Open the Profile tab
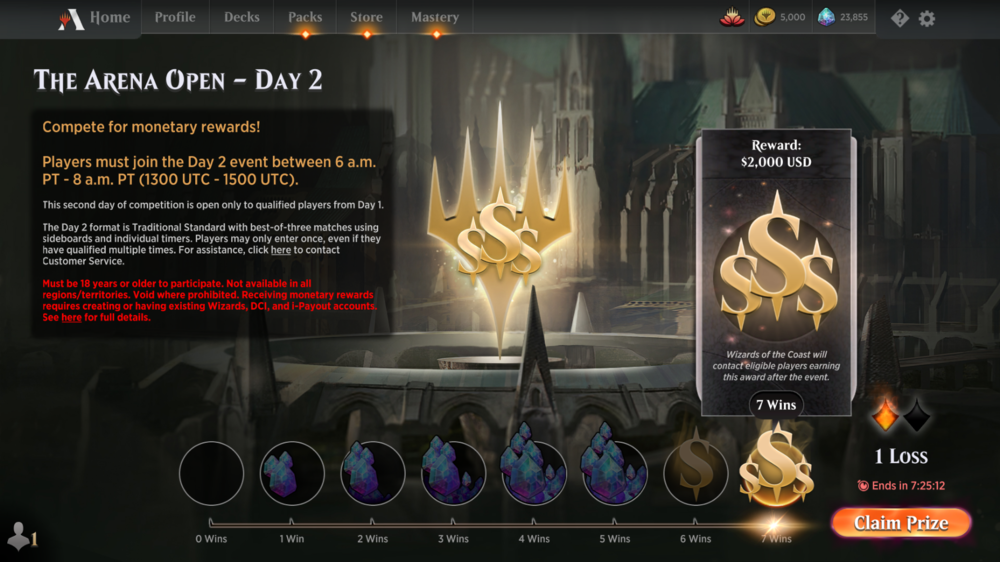Screen dimensions: 1000x562 pos(175,18)
